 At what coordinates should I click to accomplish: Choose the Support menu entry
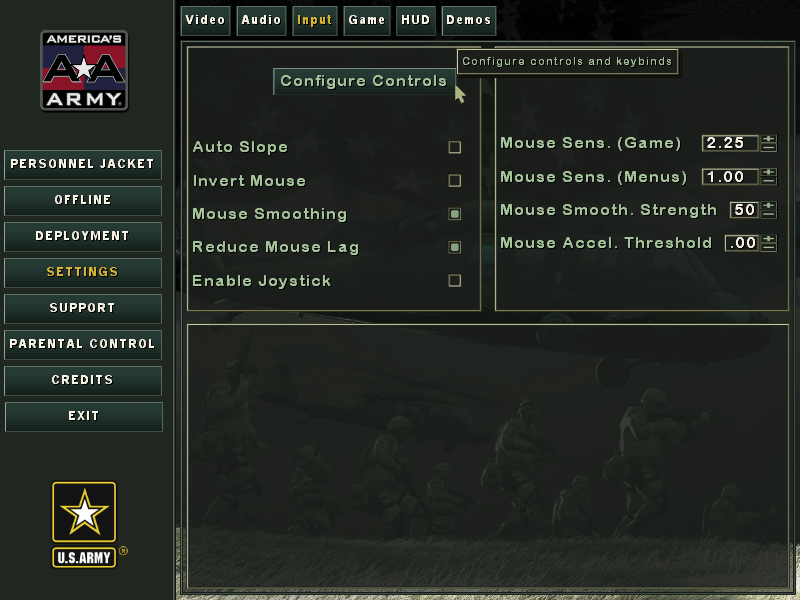pos(83,308)
